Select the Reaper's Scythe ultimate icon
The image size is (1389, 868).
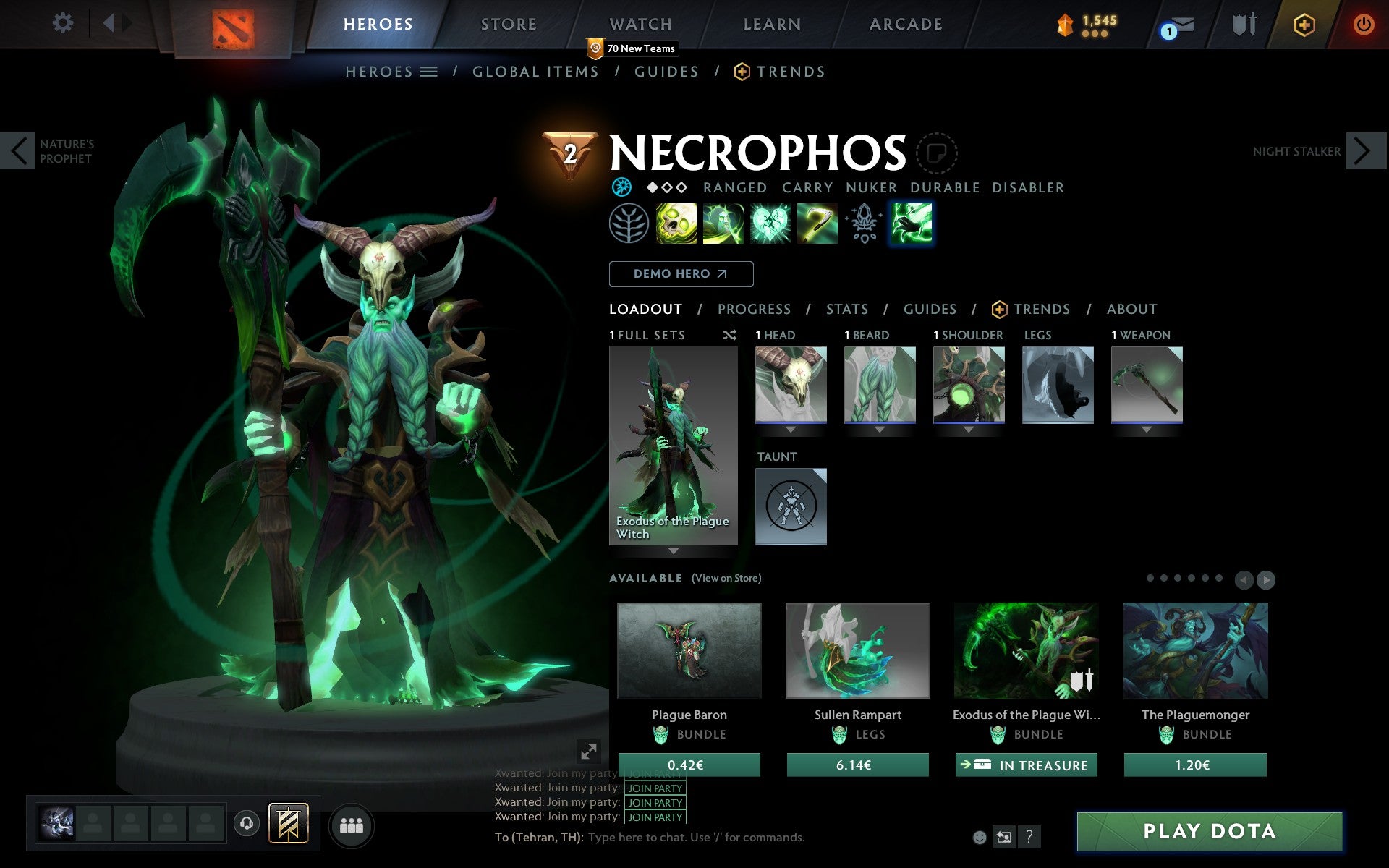pyautogui.click(x=816, y=224)
